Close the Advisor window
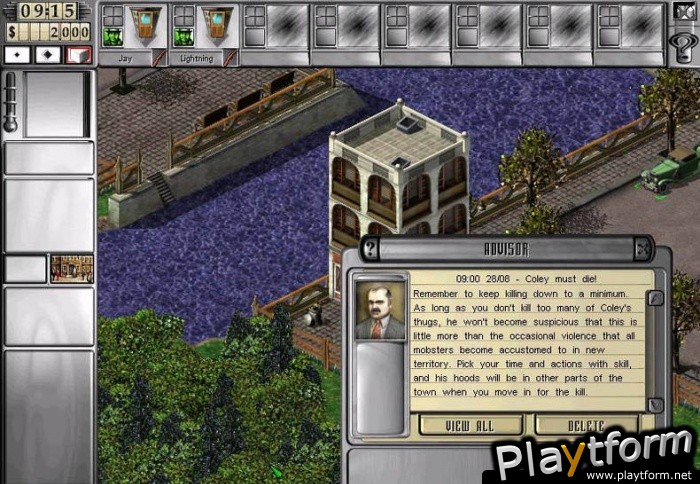 (x=643, y=249)
